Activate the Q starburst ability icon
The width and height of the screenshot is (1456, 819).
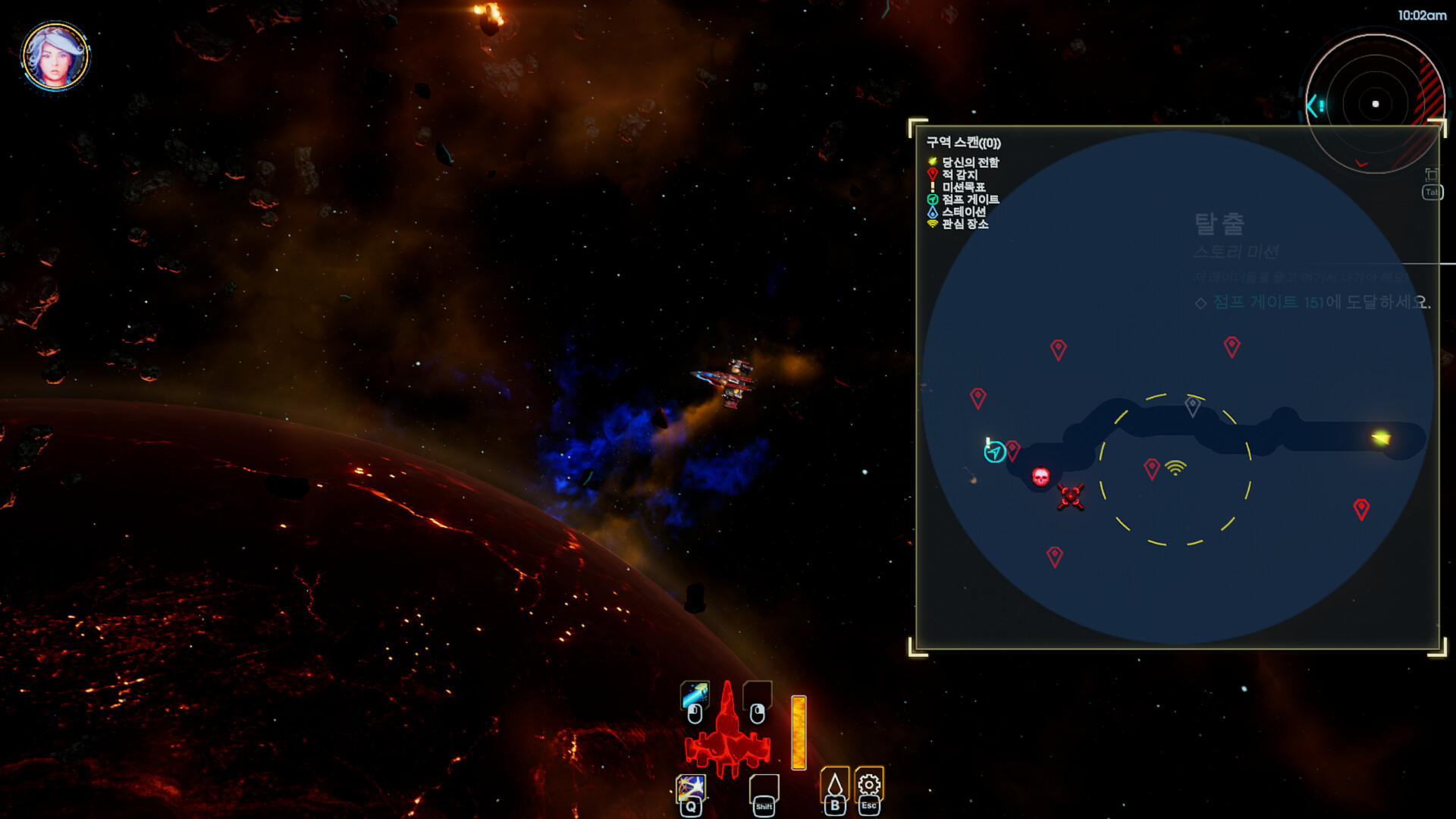[691, 788]
